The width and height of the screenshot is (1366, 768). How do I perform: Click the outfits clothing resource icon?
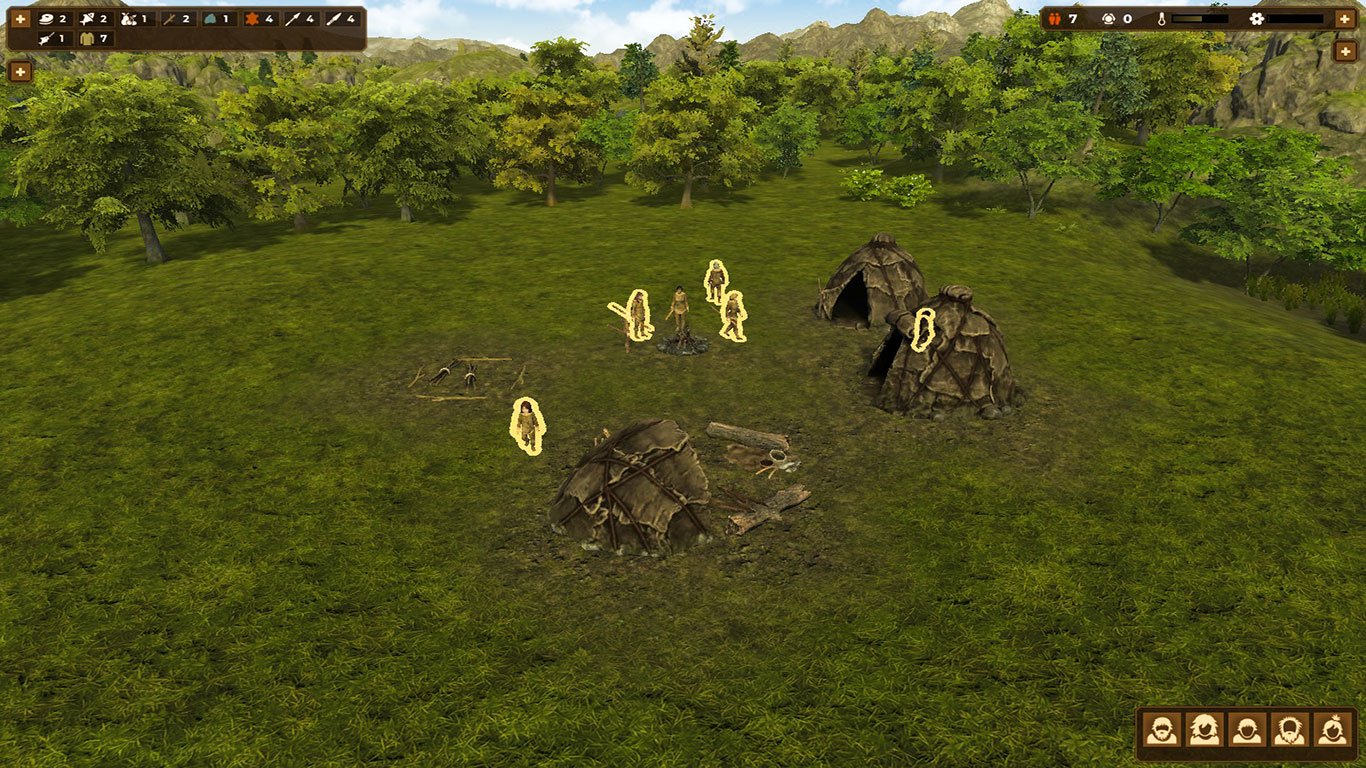click(x=86, y=38)
